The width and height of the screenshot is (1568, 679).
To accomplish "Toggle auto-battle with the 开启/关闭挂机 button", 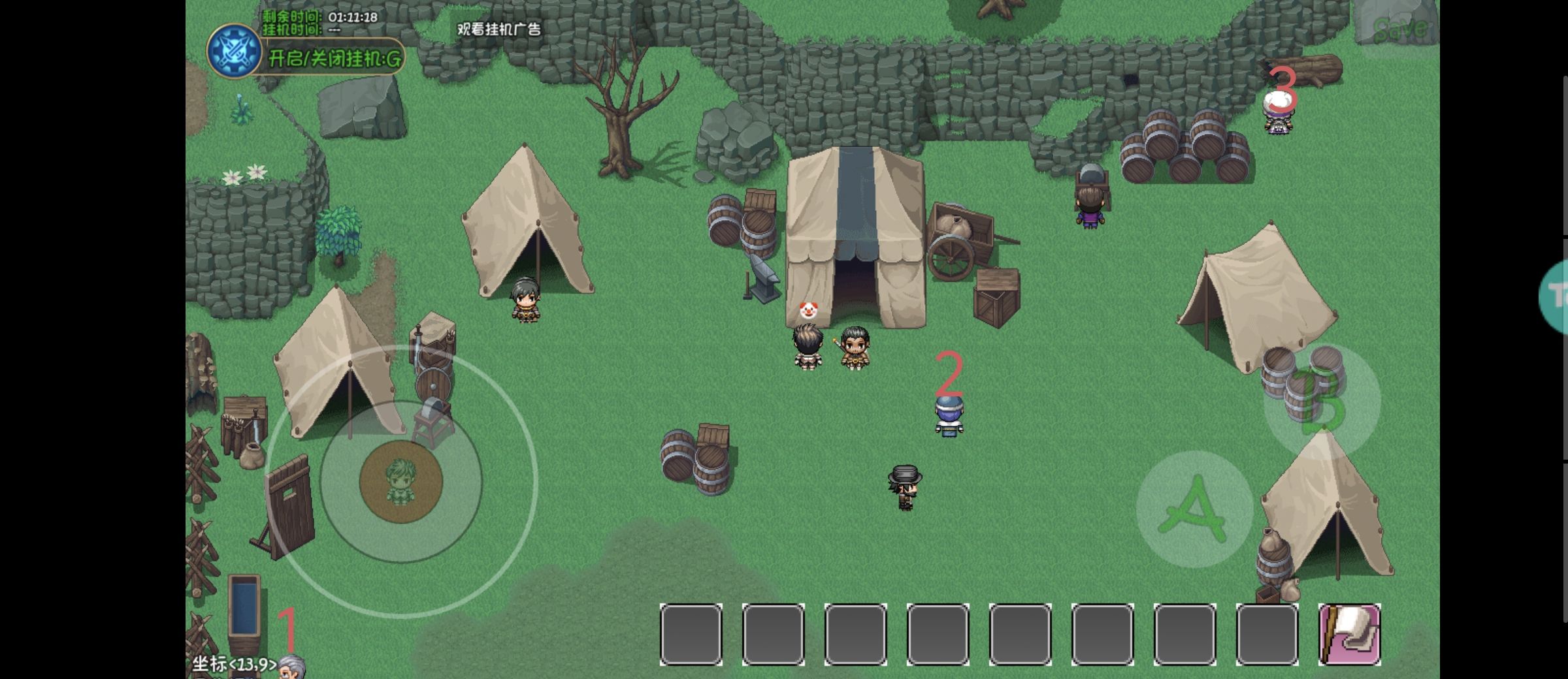I will [335, 59].
